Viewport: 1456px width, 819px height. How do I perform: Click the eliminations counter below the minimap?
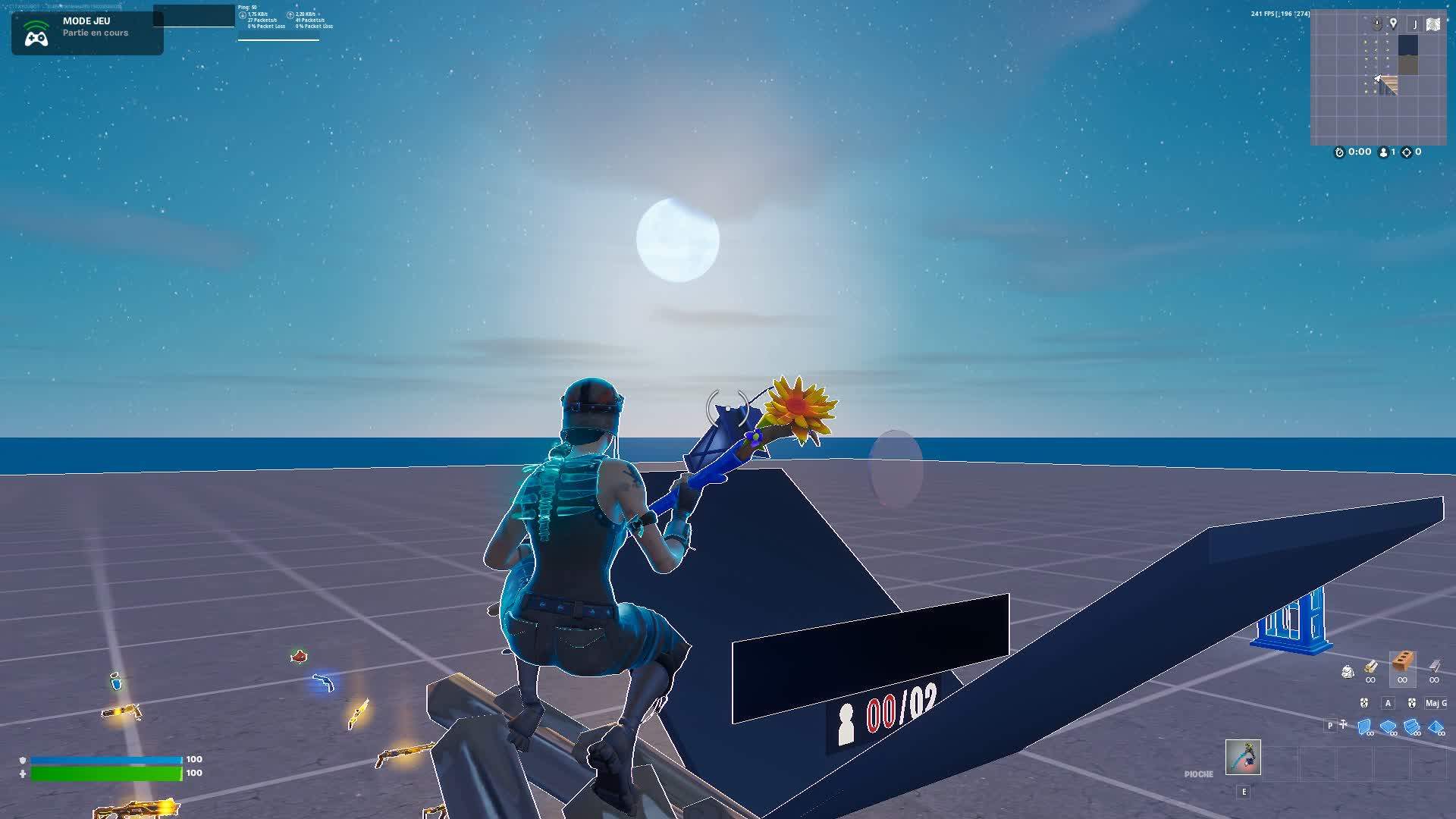pos(1408,152)
